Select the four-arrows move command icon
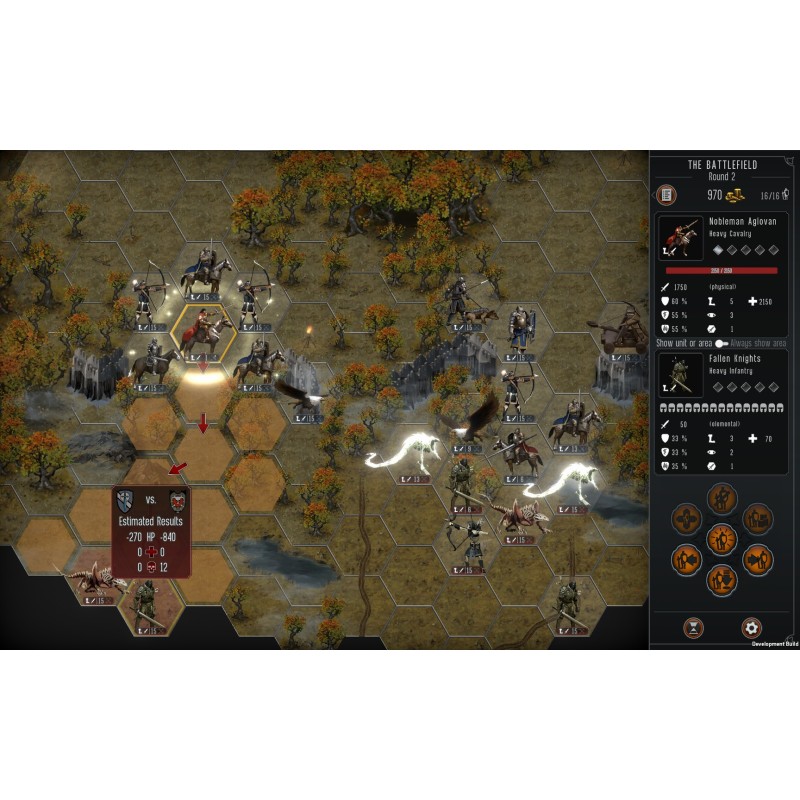This screenshot has height=800, width=800. [x=687, y=519]
